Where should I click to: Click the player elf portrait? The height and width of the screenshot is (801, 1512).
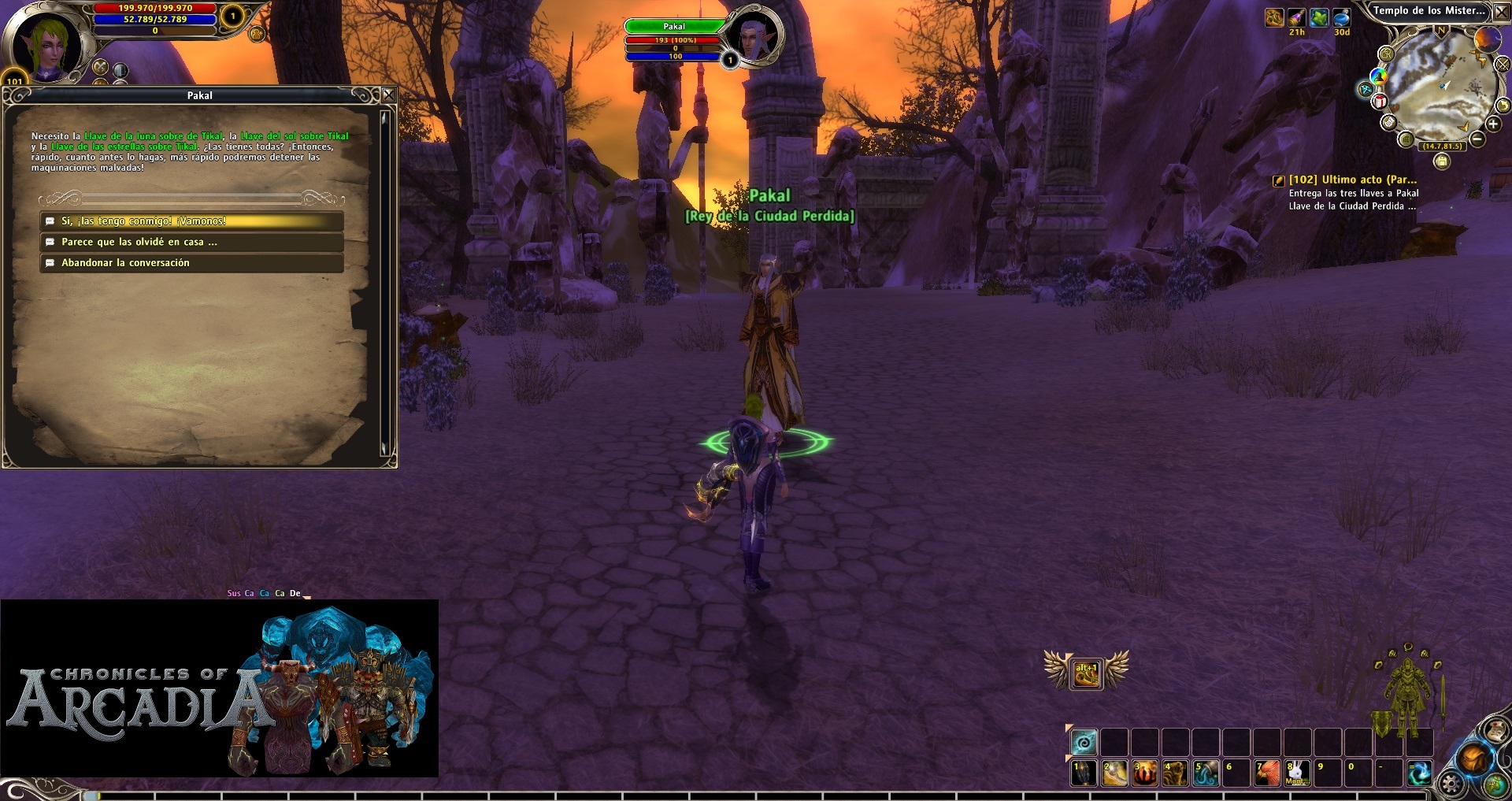point(47,46)
